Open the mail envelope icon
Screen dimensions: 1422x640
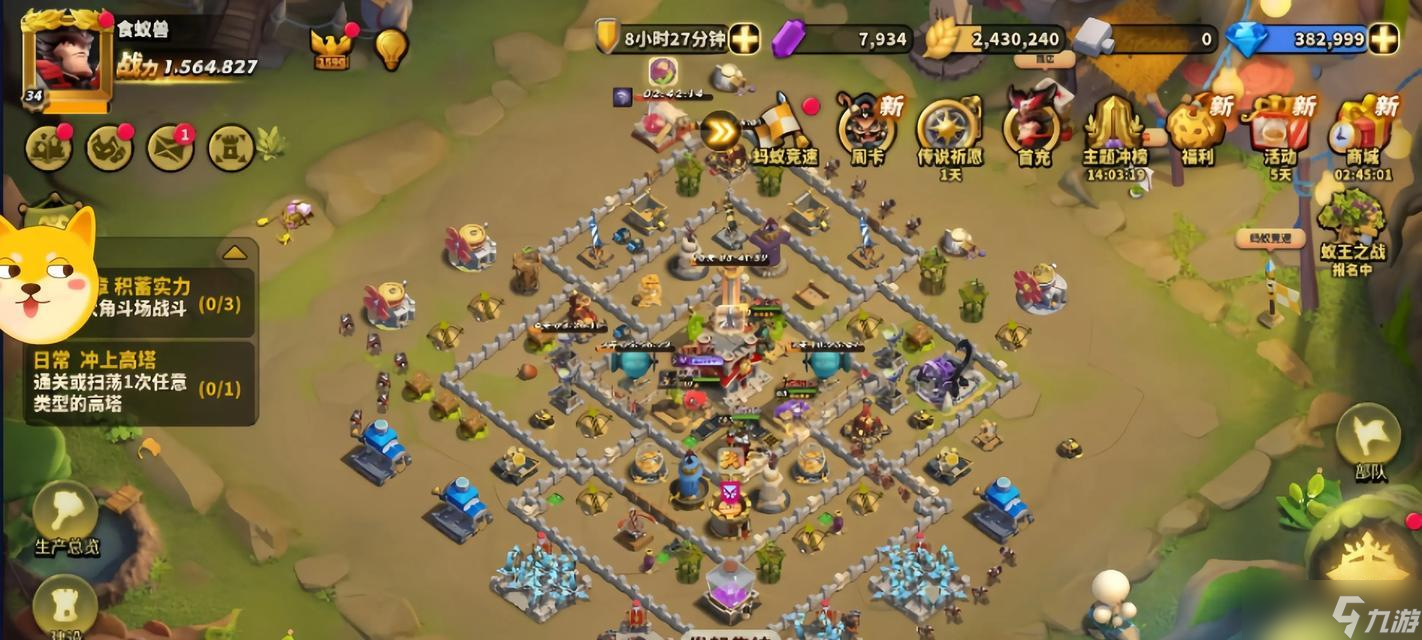click(x=171, y=148)
